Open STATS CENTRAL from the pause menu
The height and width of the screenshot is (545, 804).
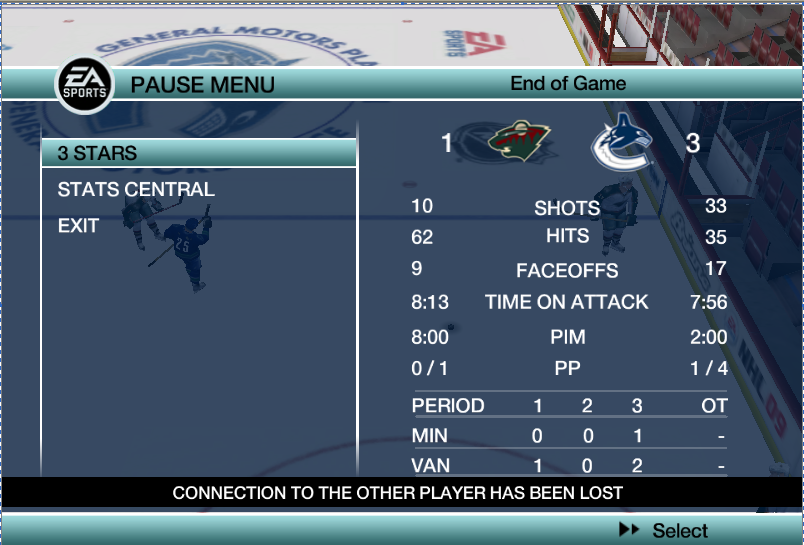(x=136, y=190)
